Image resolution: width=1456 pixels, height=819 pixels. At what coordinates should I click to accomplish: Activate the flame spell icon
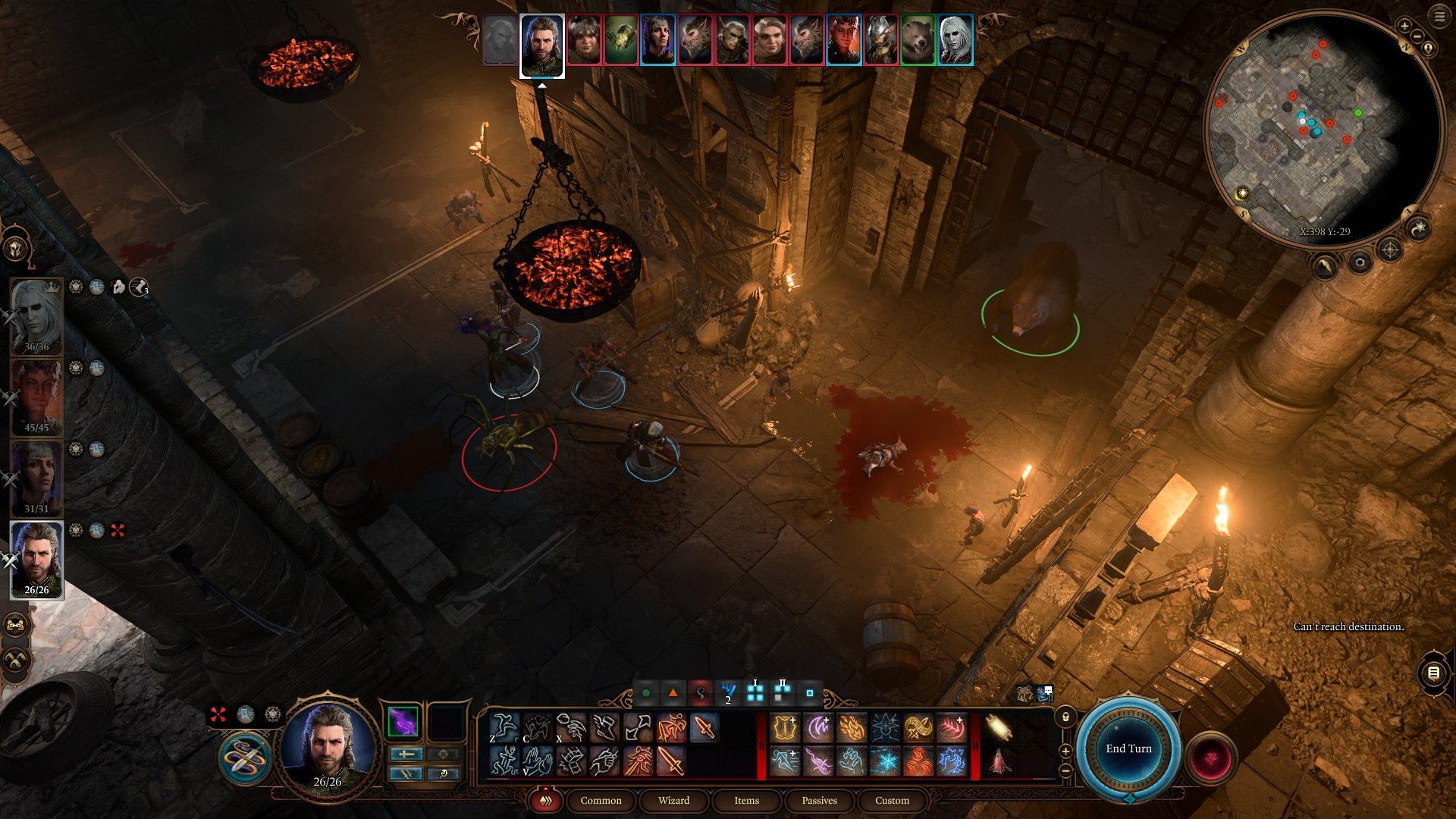point(852,728)
